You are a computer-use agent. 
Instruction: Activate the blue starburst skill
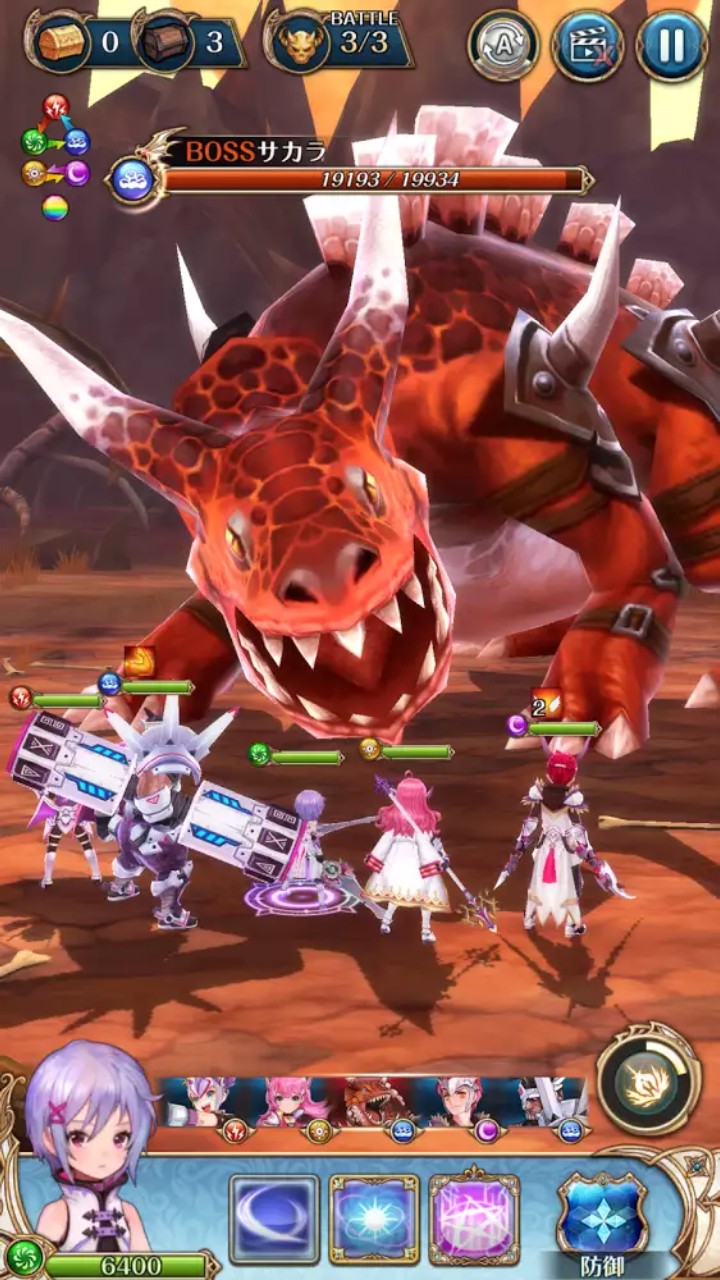tap(374, 1219)
